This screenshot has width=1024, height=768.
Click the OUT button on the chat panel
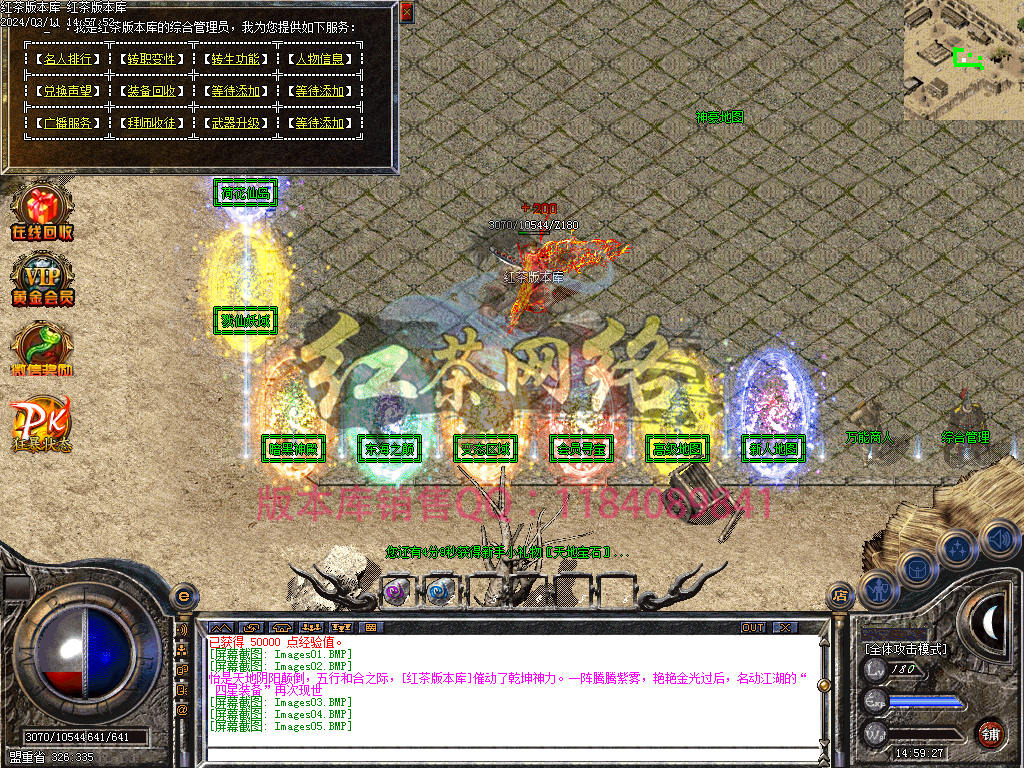tap(753, 628)
